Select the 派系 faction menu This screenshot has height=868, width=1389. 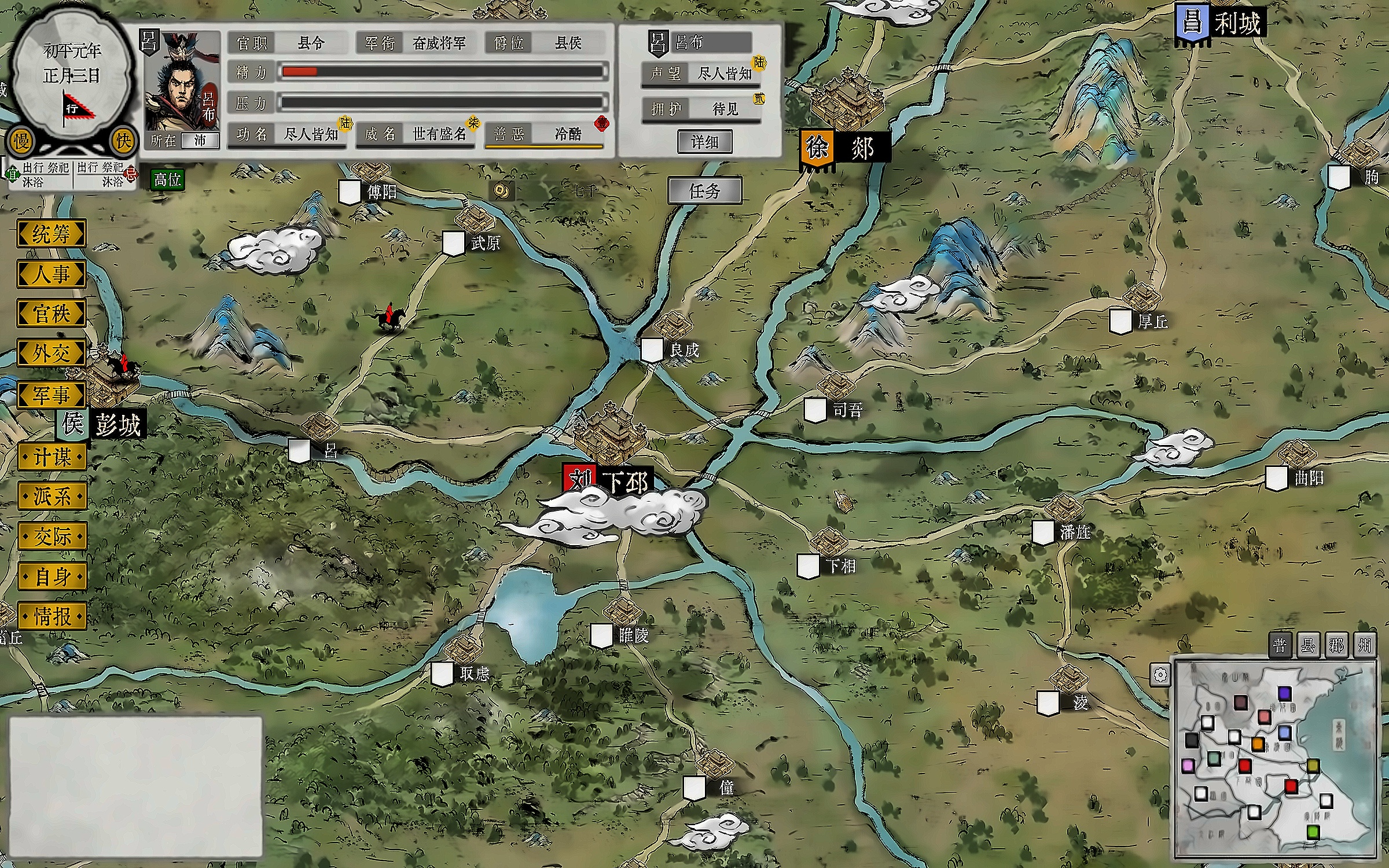(x=52, y=496)
